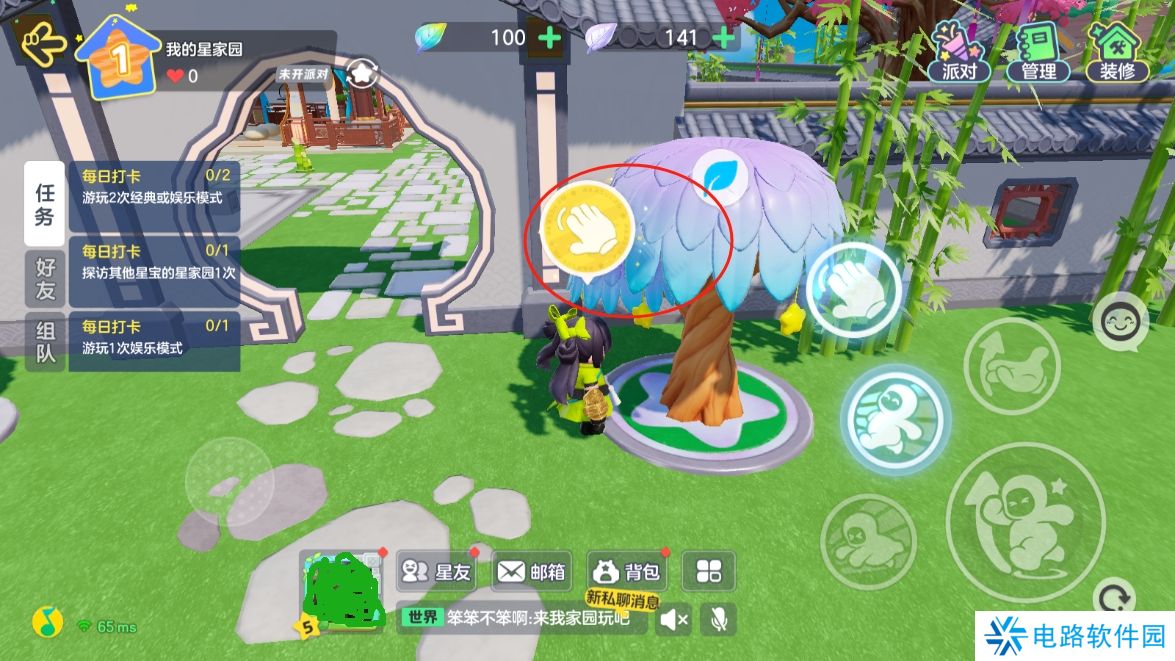Add more purple feather currency
Screen dimensions: 1175x661
(722, 38)
